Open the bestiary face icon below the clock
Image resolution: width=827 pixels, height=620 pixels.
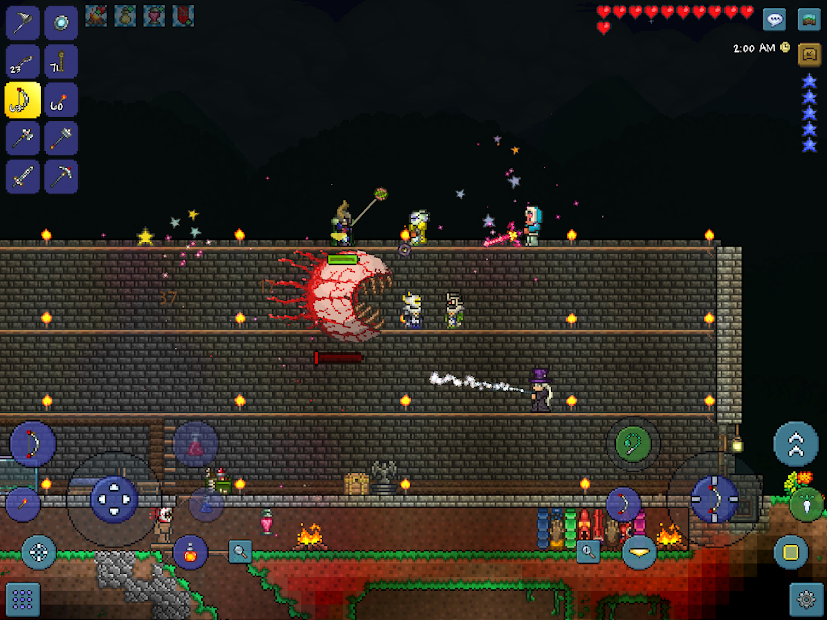point(809,55)
